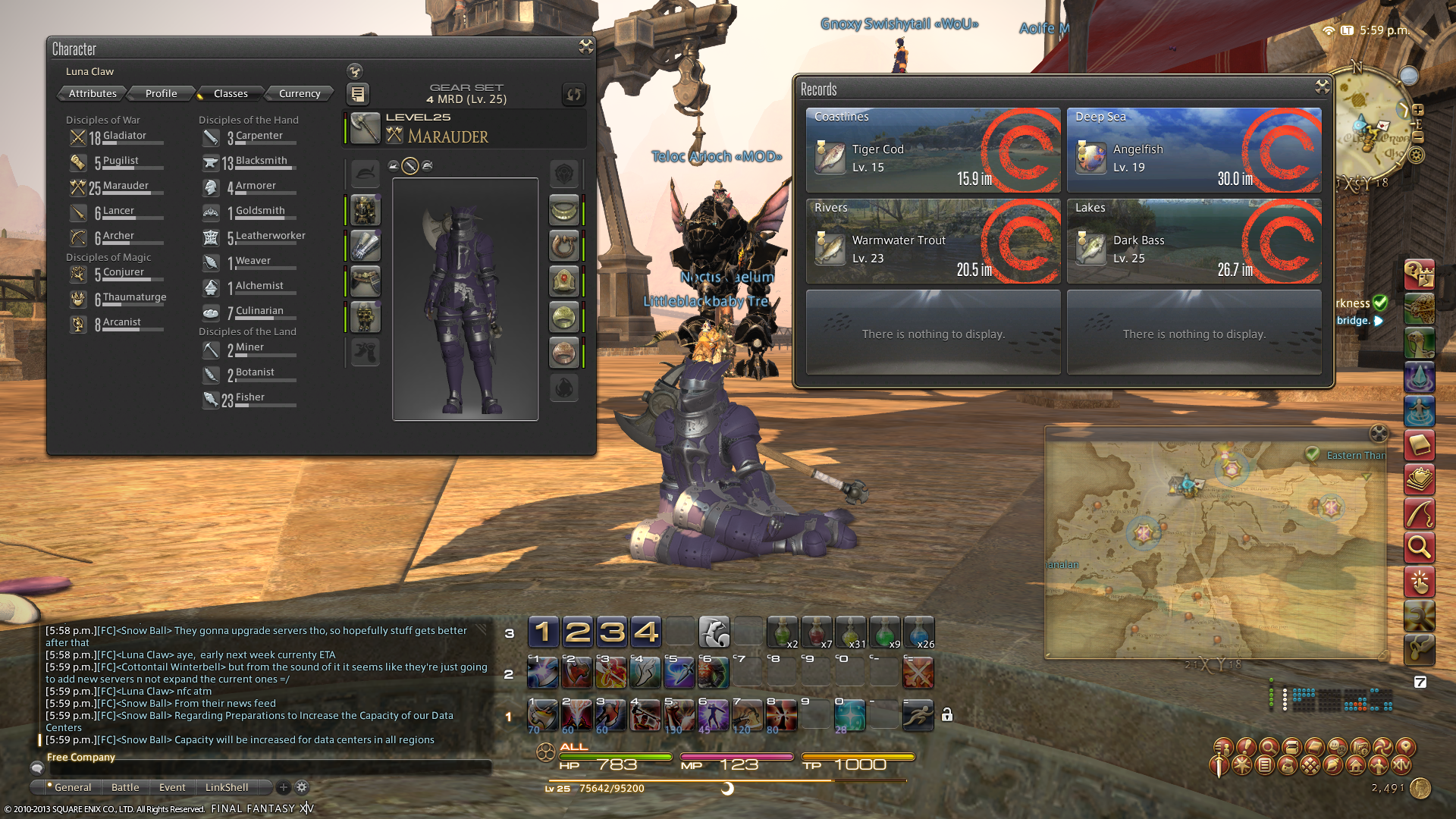Close the Character window
Viewport: 1456px width, 819px height.
click(x=585, y=47)
